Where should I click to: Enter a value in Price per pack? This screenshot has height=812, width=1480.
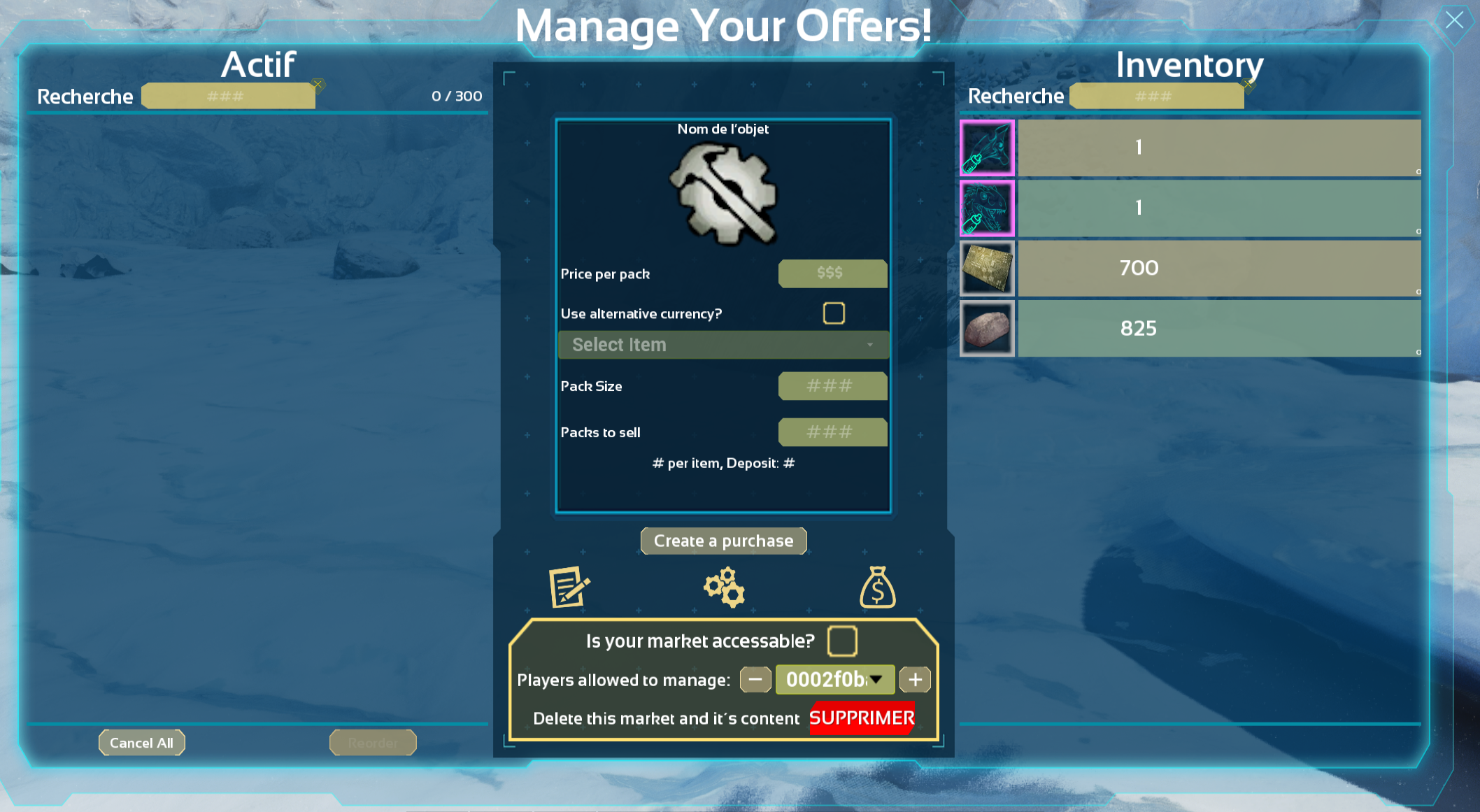point(832,273)
